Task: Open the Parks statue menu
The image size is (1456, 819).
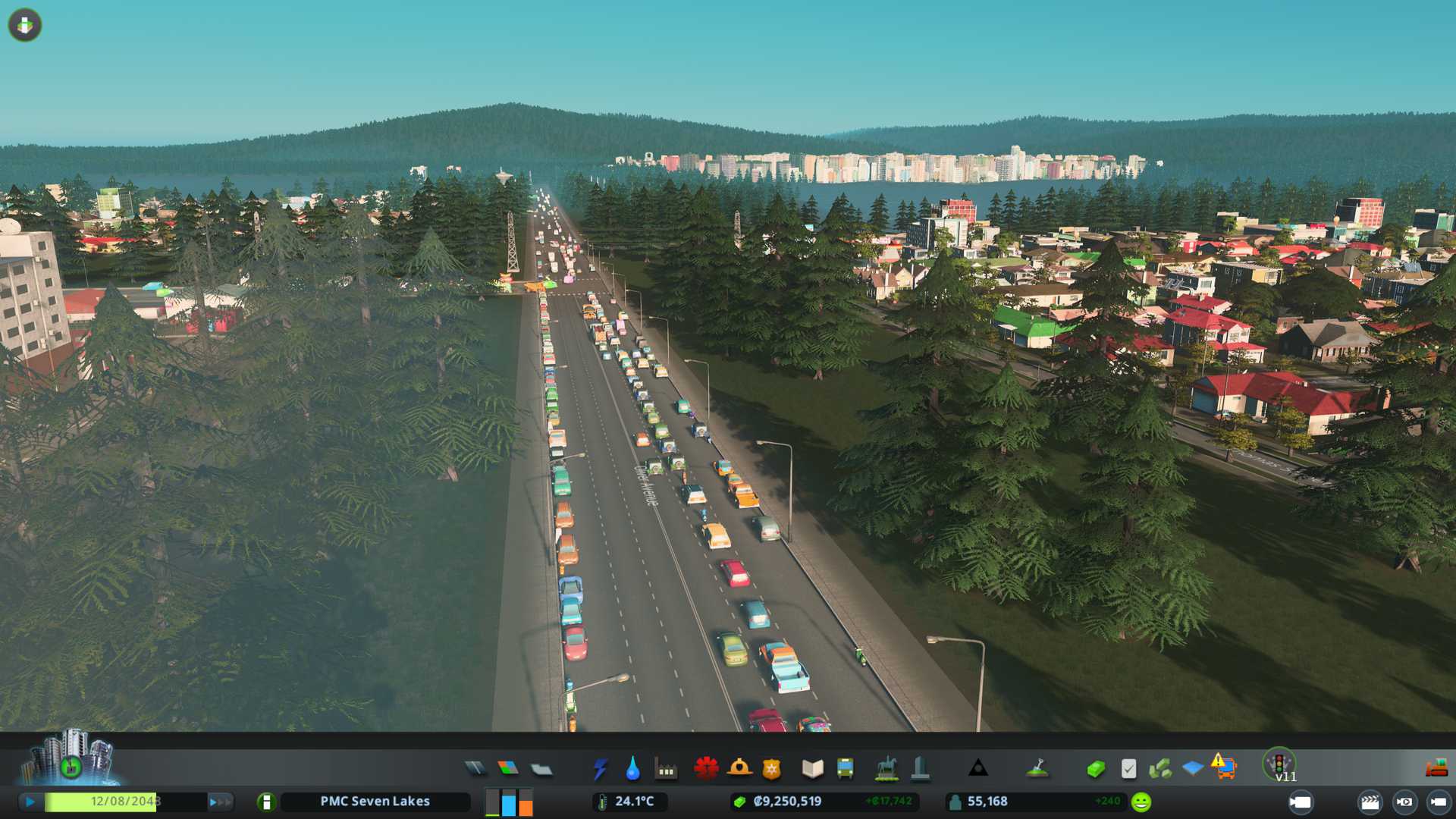Action: [x=886, y=769]
